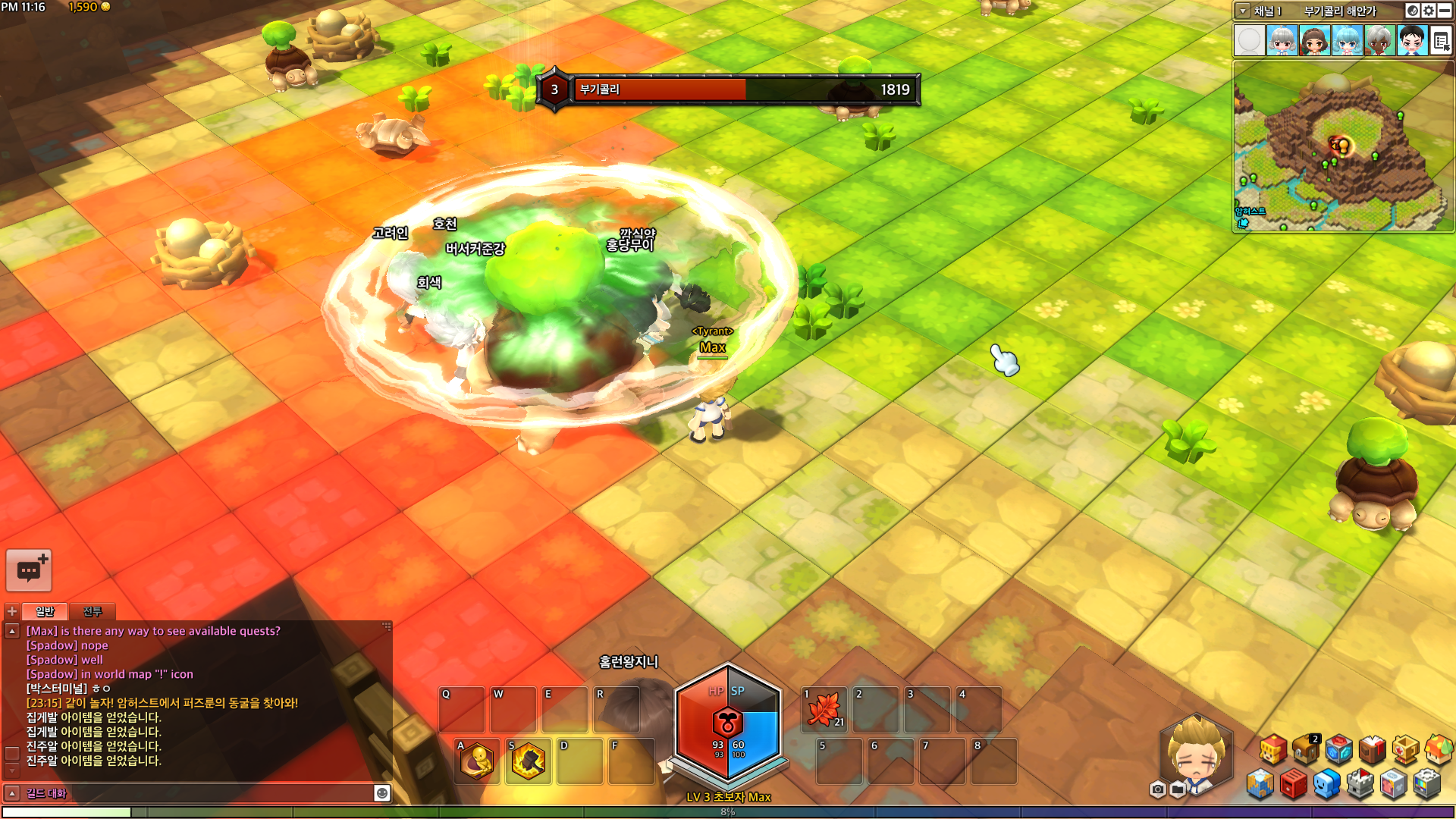This screenshot has height=819, width=1456.
Task: Take a screenshot with the camera button
Action: [x=1157, y=789]
